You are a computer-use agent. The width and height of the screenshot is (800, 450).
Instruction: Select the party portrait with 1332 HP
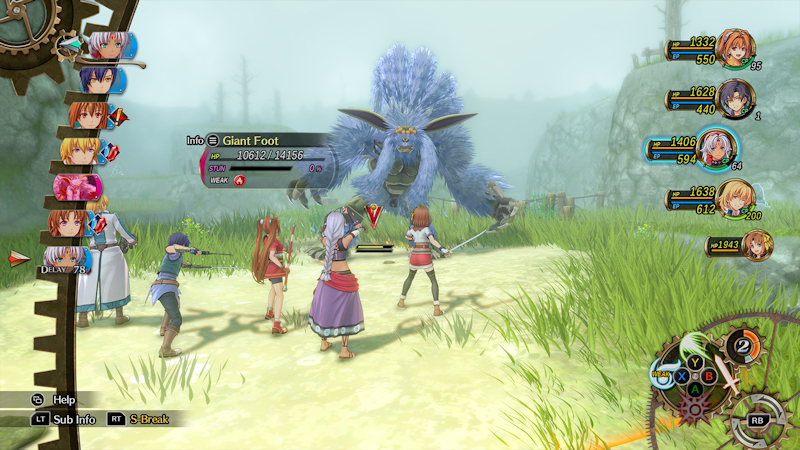735,49
